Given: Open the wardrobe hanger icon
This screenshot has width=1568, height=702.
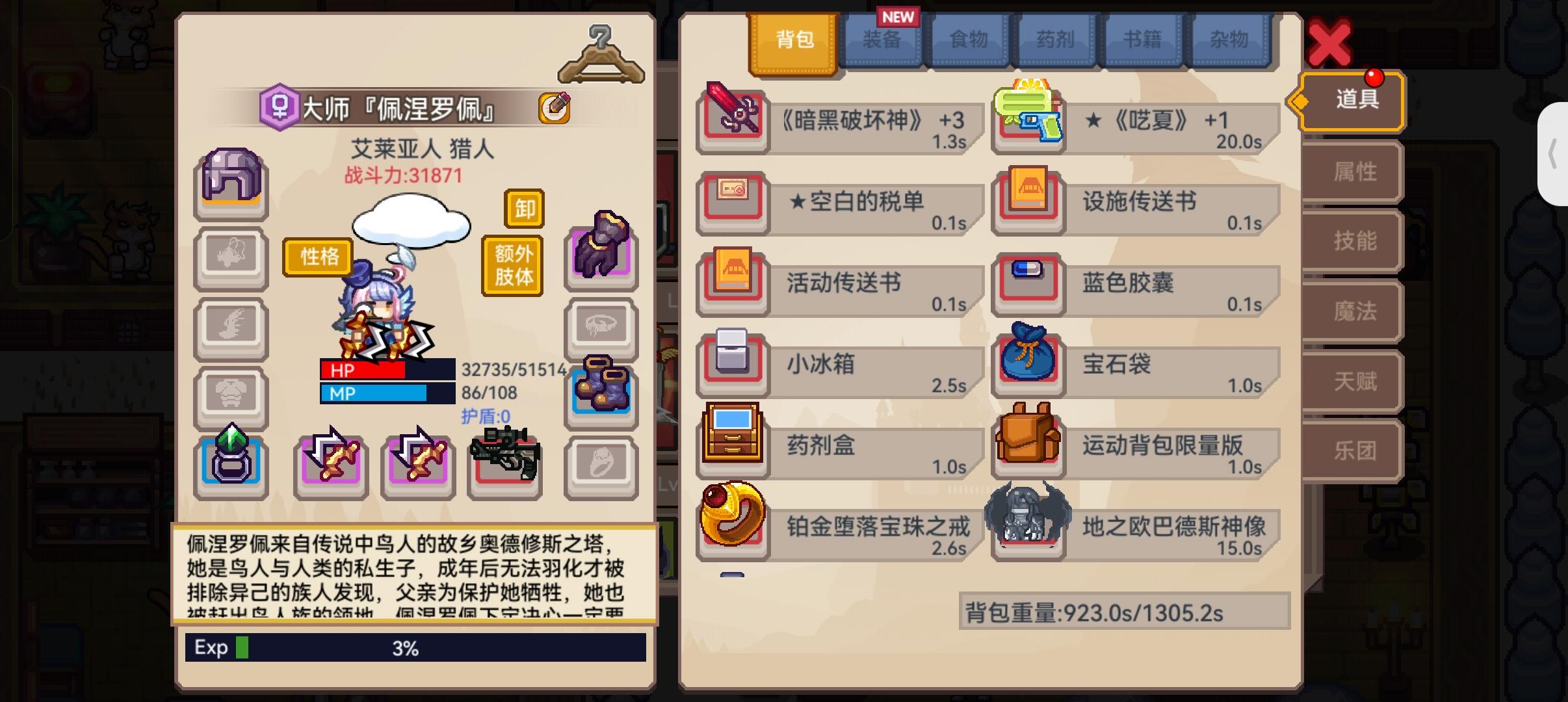Looking at the screenshot, I should pyautogui.click(x=602, y=55).
